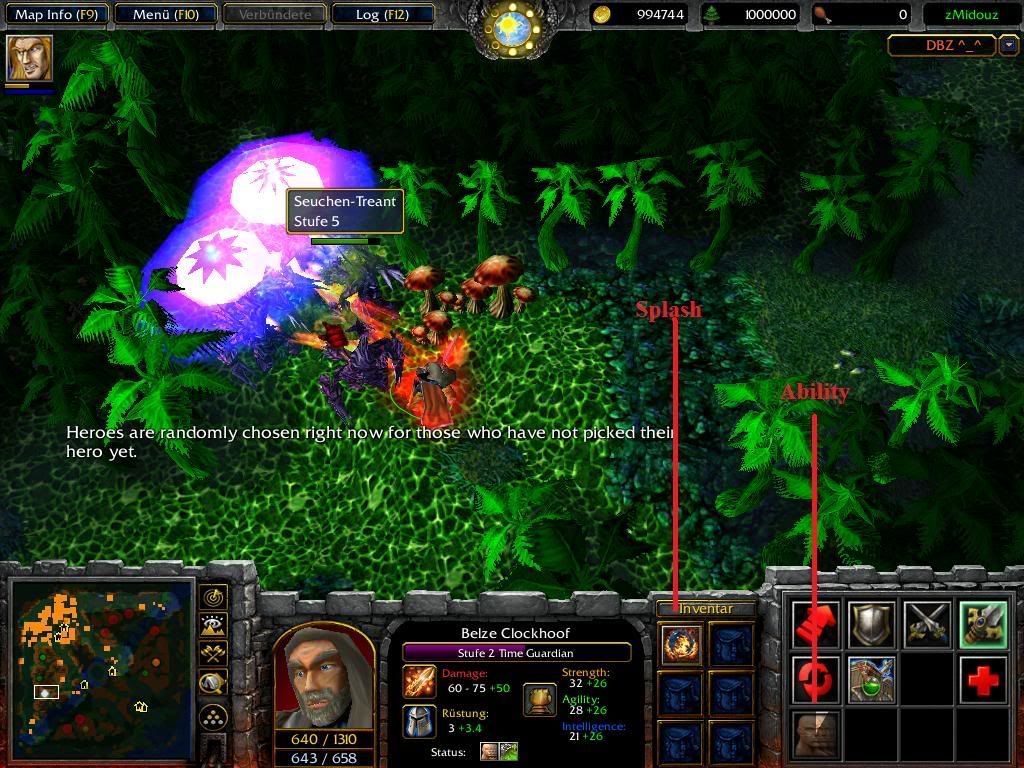This screenshot has width=1024, height=768.
Task: Activate the red arrow Move command
Action: 816,625
